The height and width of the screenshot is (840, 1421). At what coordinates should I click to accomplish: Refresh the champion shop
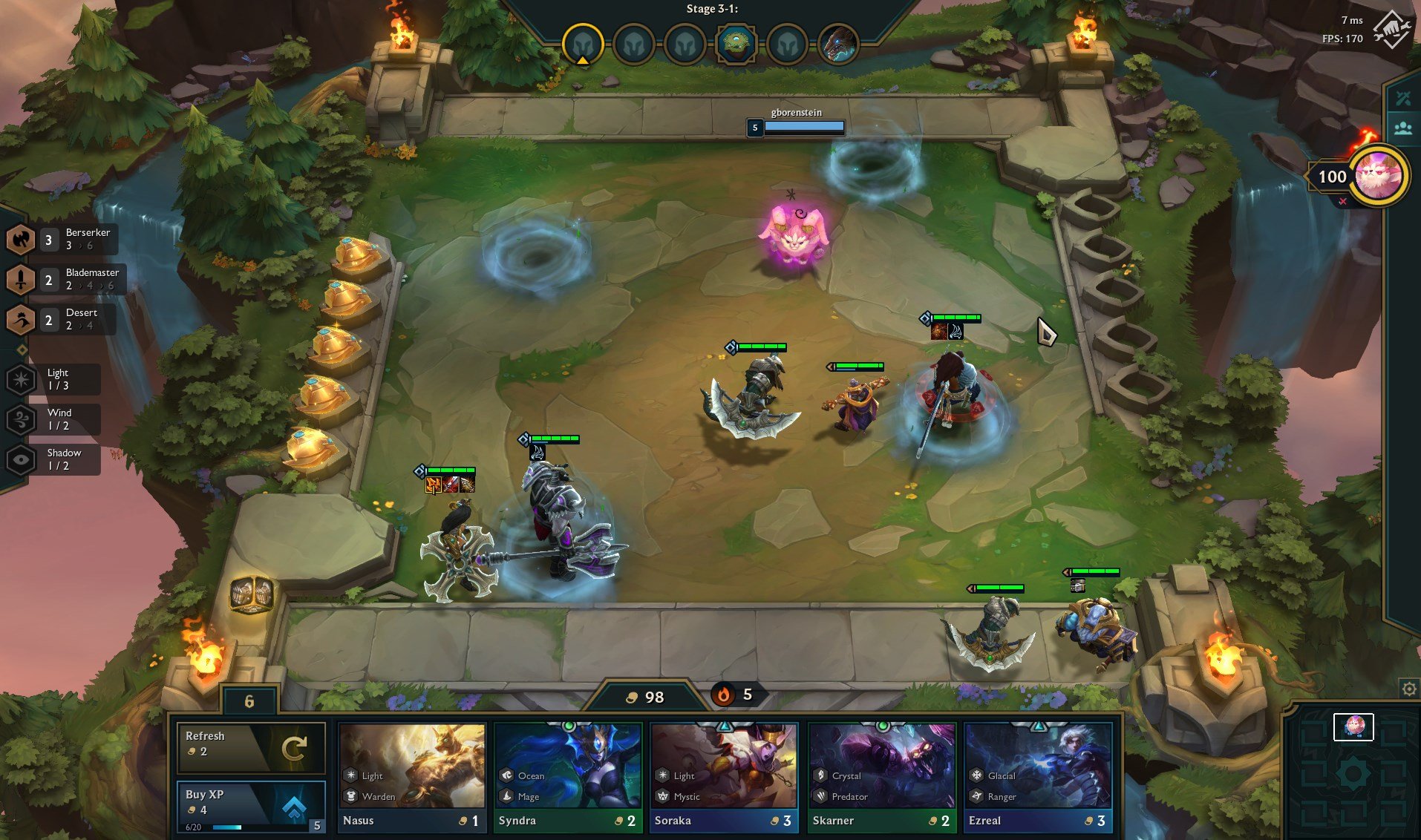(x=251, y=747)
